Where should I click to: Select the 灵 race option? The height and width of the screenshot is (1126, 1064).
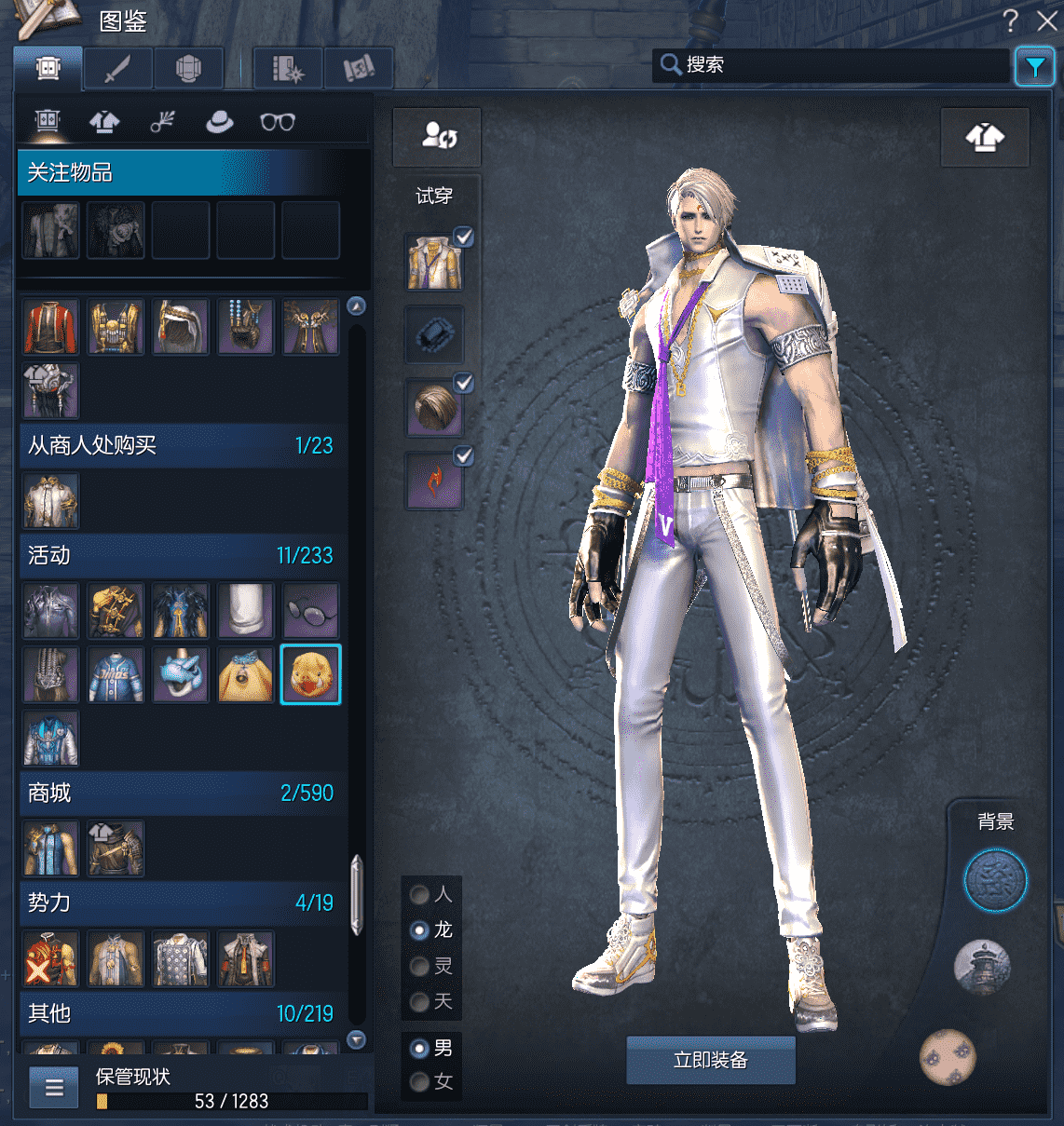pyautogui.click(x=420, y=967)
